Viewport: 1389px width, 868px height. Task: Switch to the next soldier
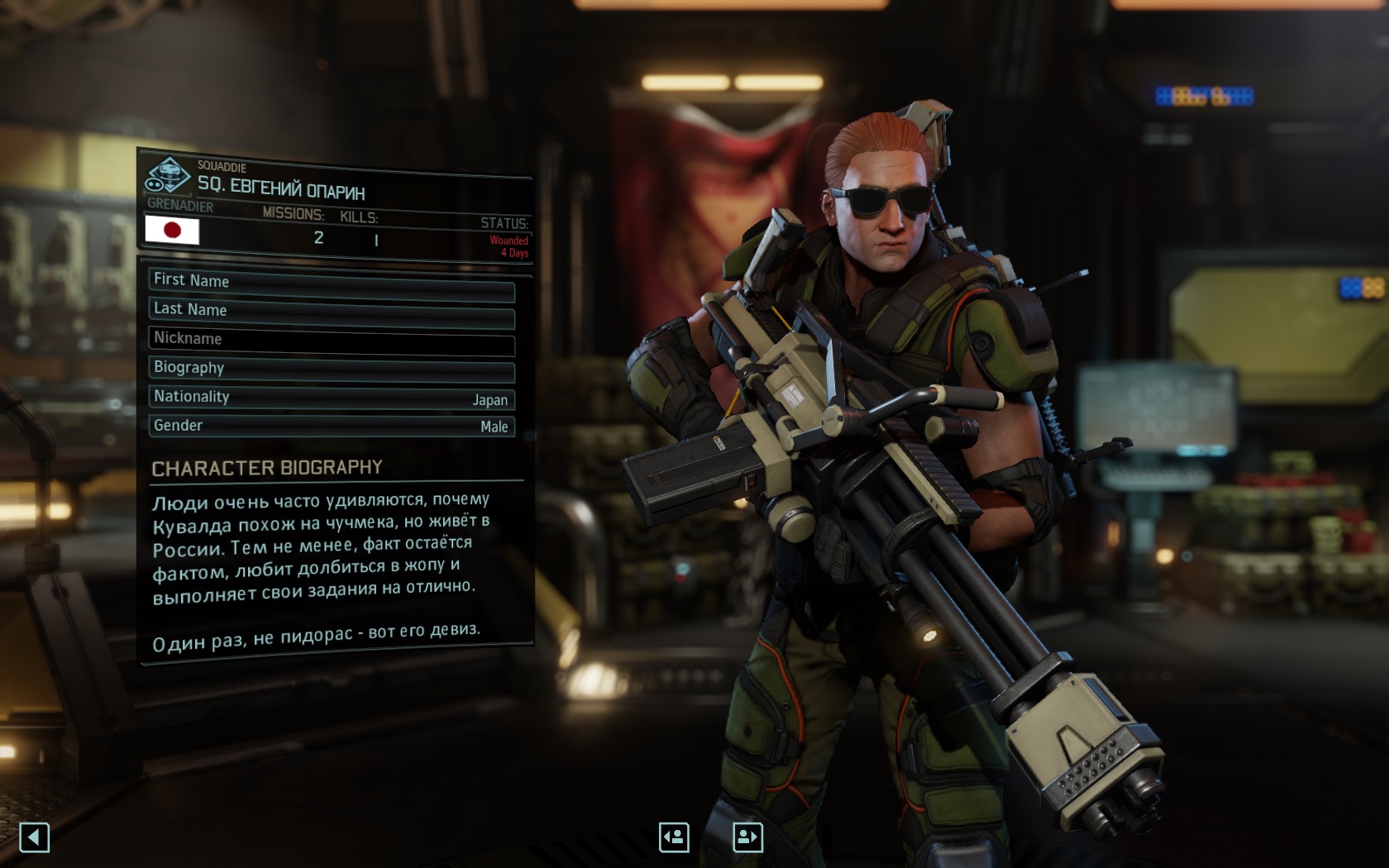[x=747, y=837]
